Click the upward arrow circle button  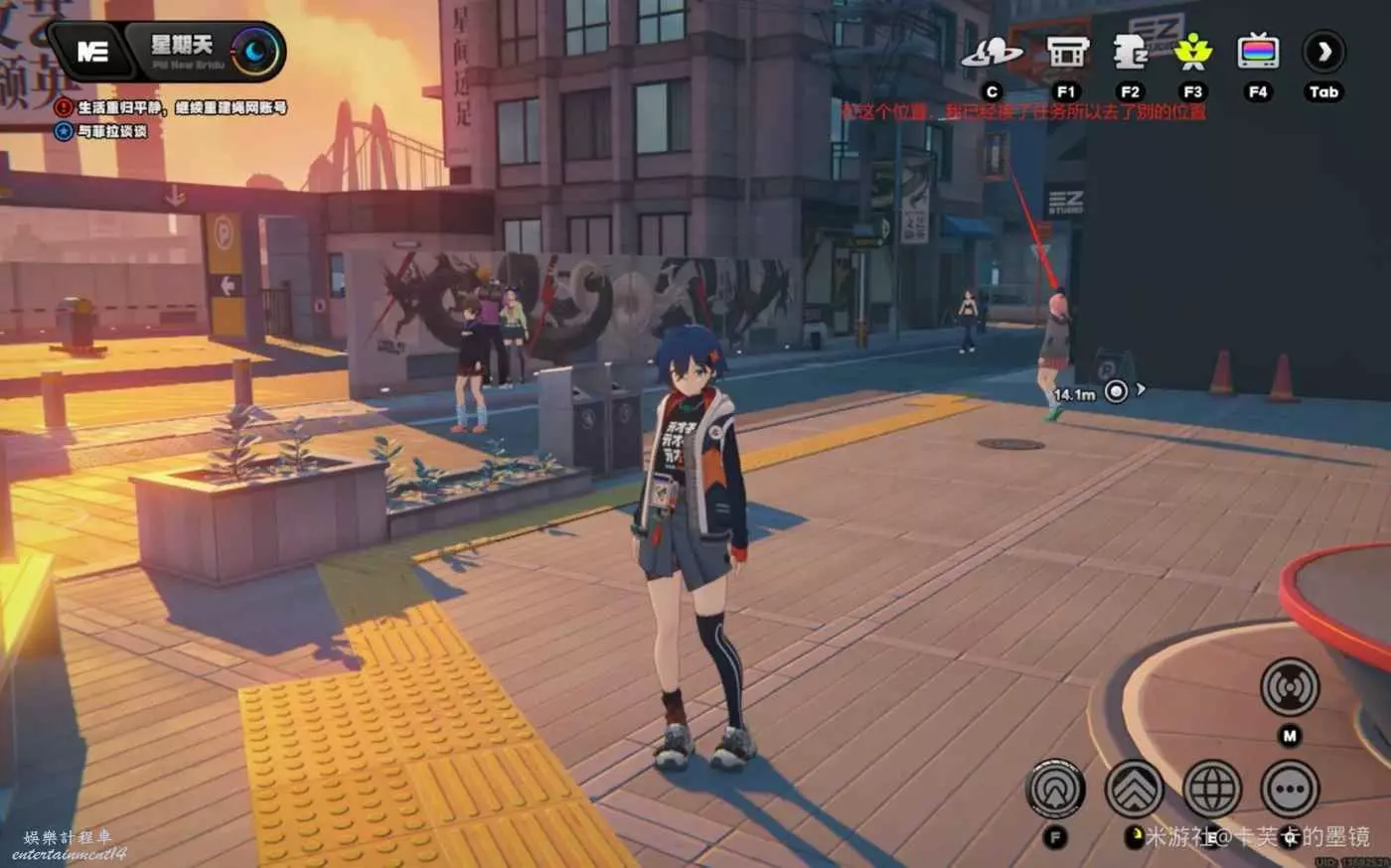point(1055,791)
